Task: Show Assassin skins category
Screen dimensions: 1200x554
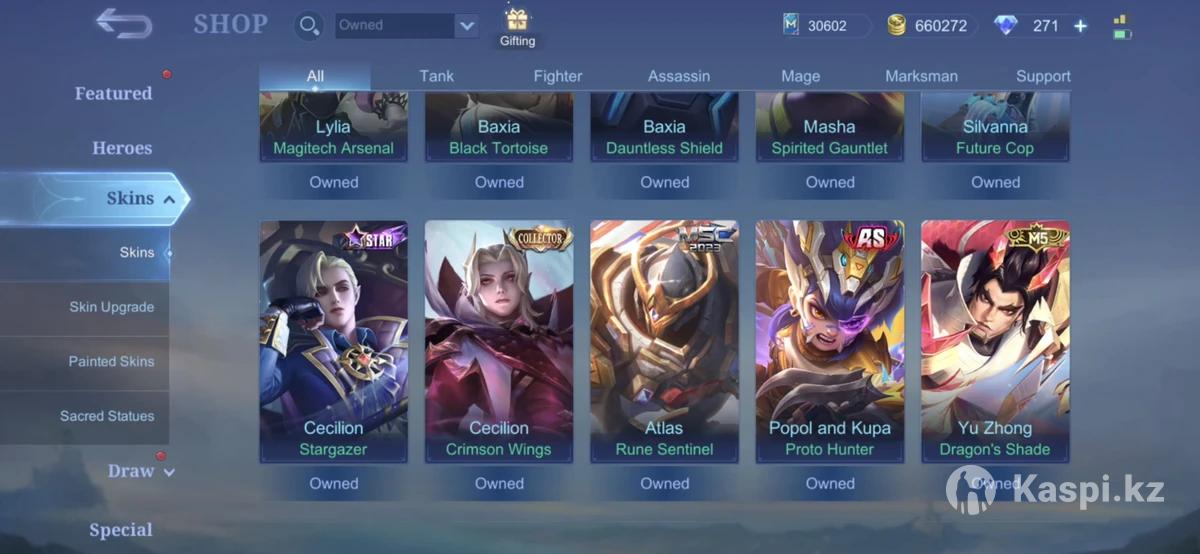Action: pos(679,76)
